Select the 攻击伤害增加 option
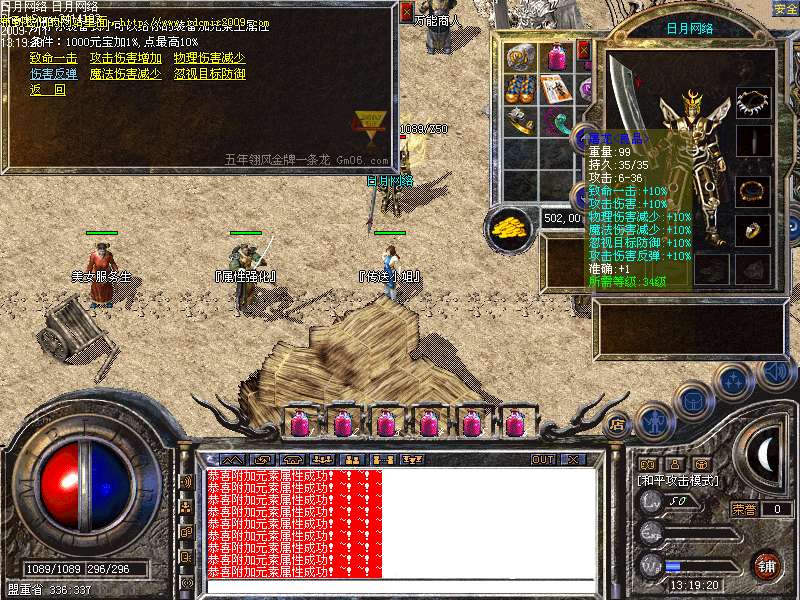 (x=124, y=58)
